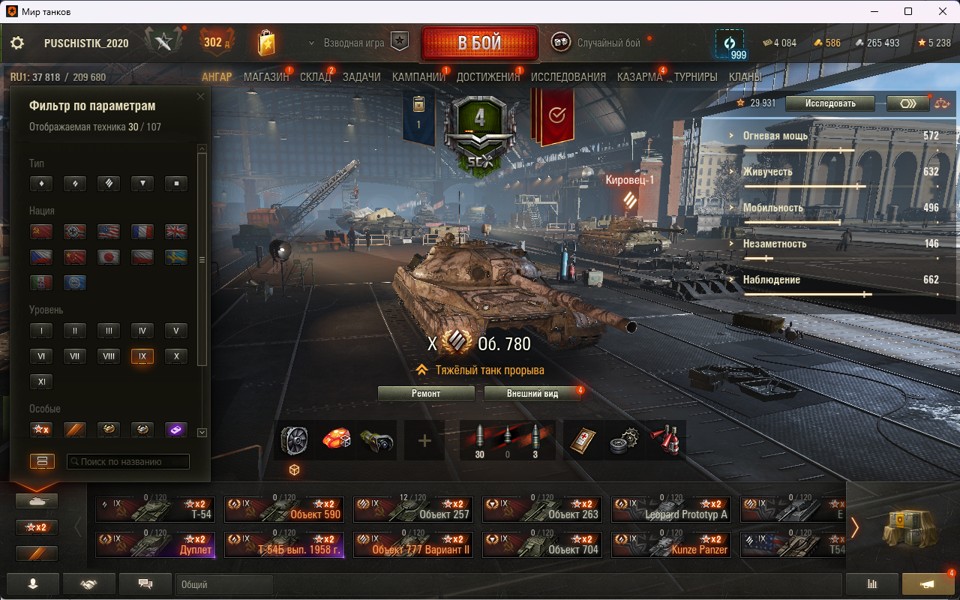Click the Ремонт button
The height and width of the screenshot is (600, 960).
pos(426,394)
